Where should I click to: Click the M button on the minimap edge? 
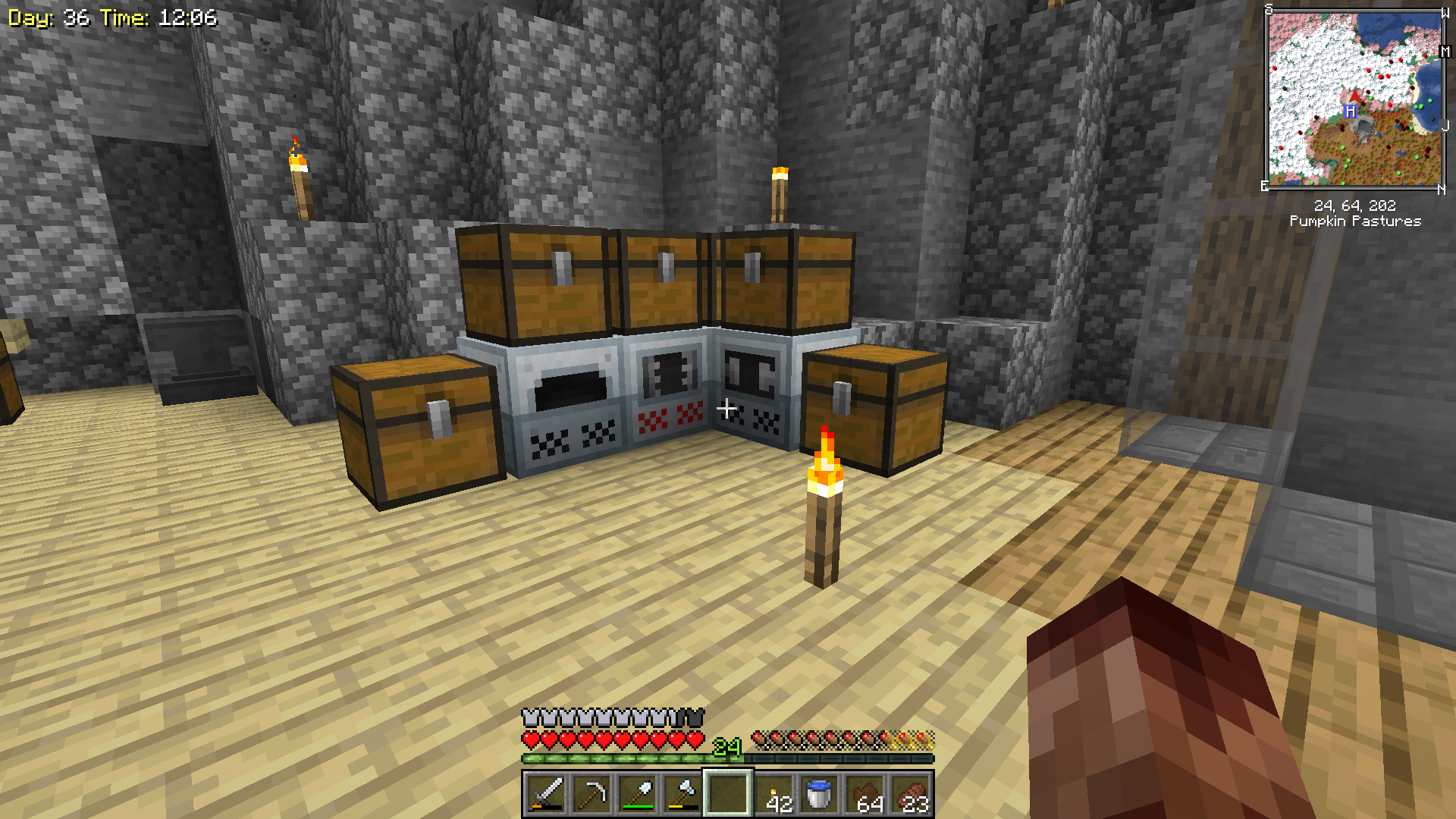[1445, 52]
